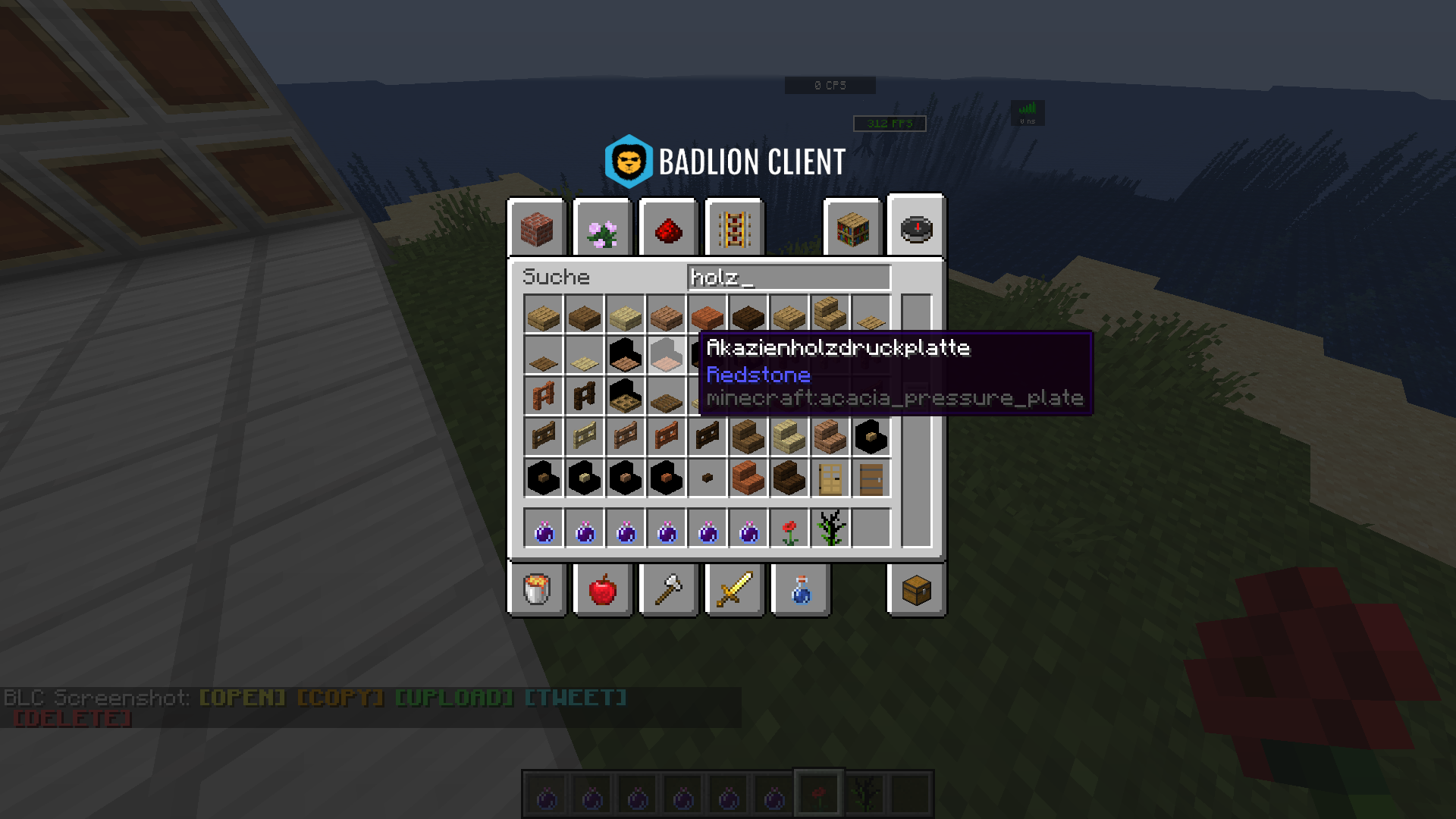Select the Decoration Blocks peony flower icon
Screen dimensions: 1456x819
click(601, 227)
